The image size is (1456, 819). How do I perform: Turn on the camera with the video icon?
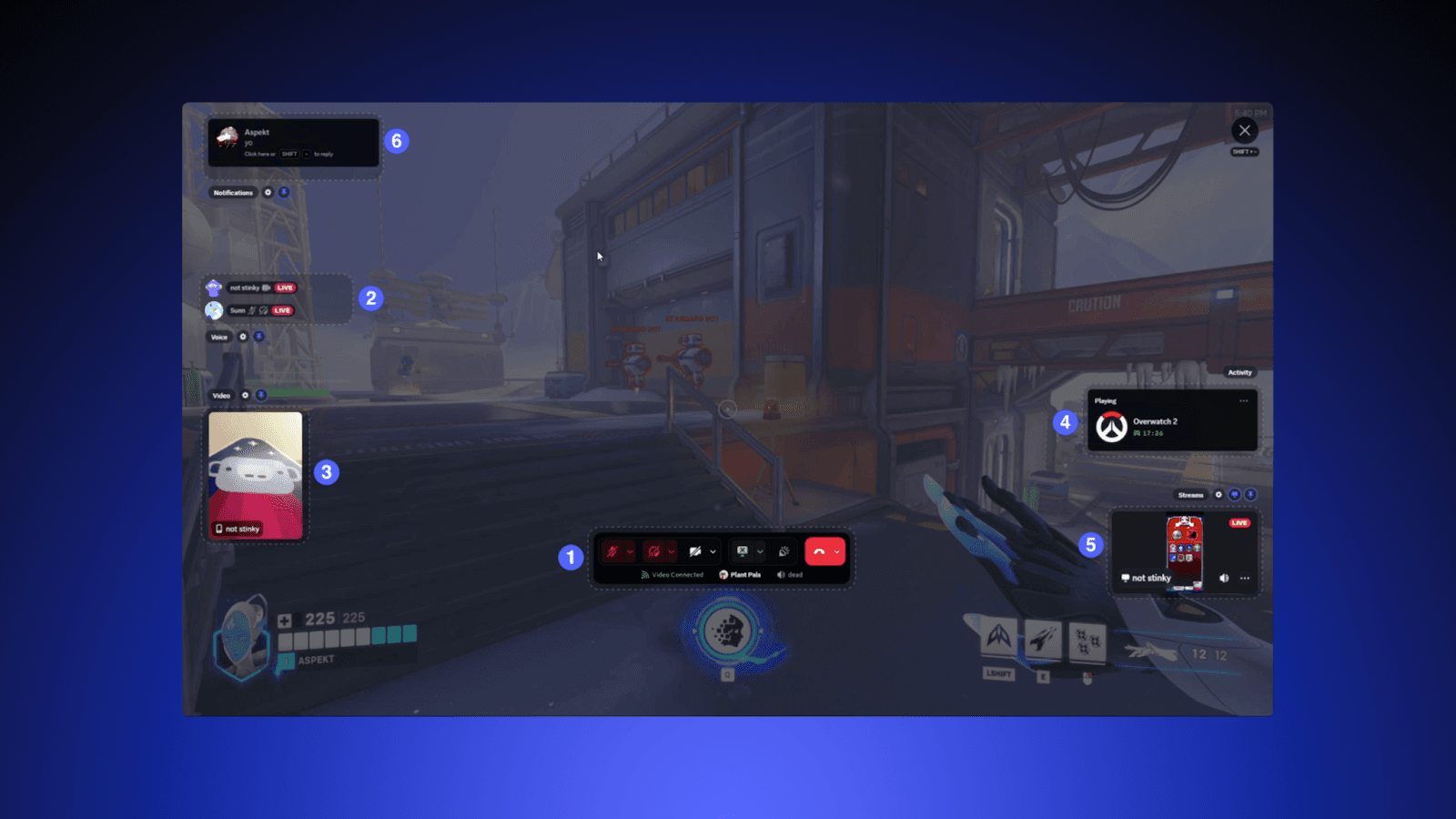pos(694,551)
